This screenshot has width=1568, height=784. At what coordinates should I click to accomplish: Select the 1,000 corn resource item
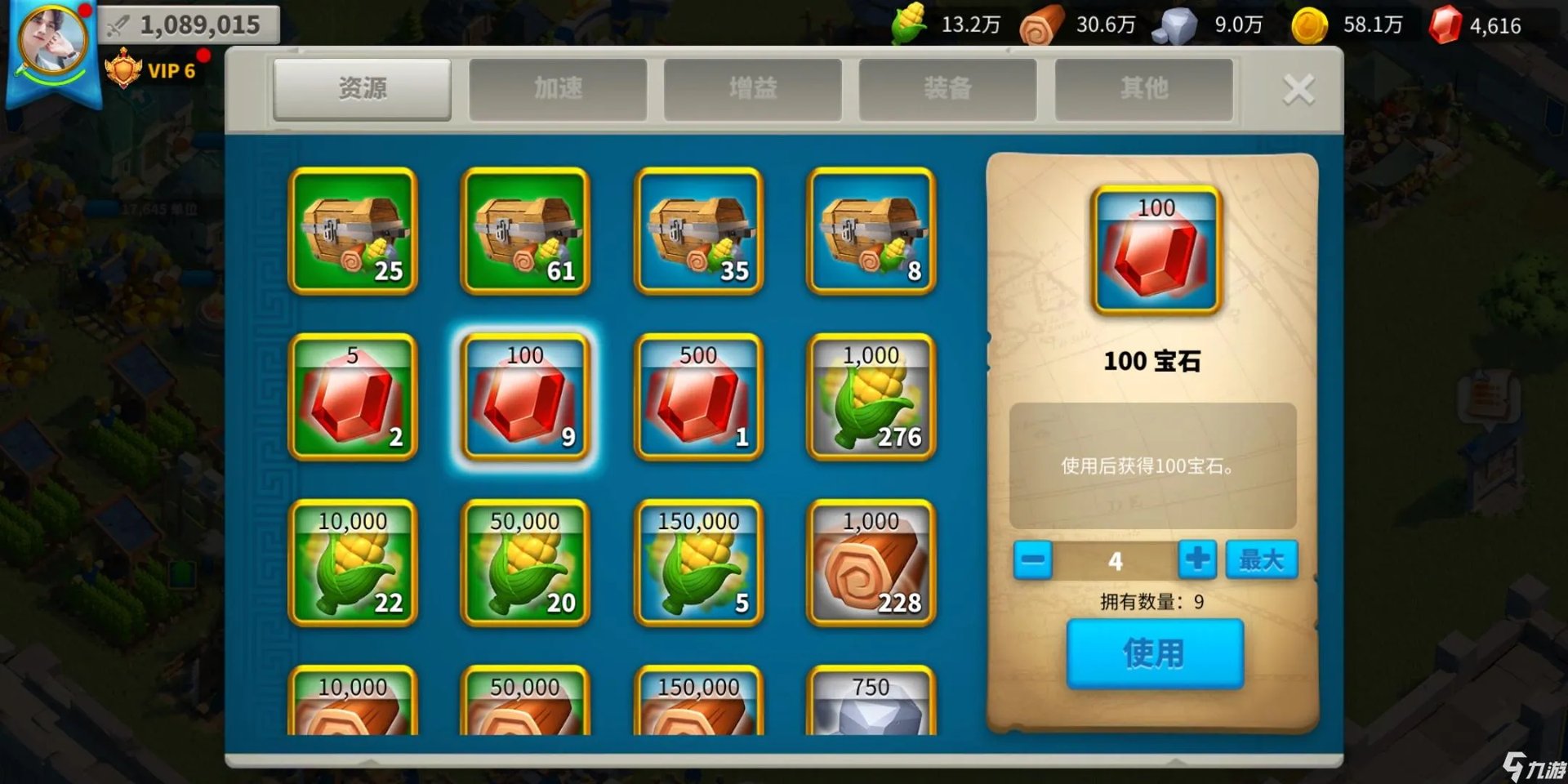point(871,398)
